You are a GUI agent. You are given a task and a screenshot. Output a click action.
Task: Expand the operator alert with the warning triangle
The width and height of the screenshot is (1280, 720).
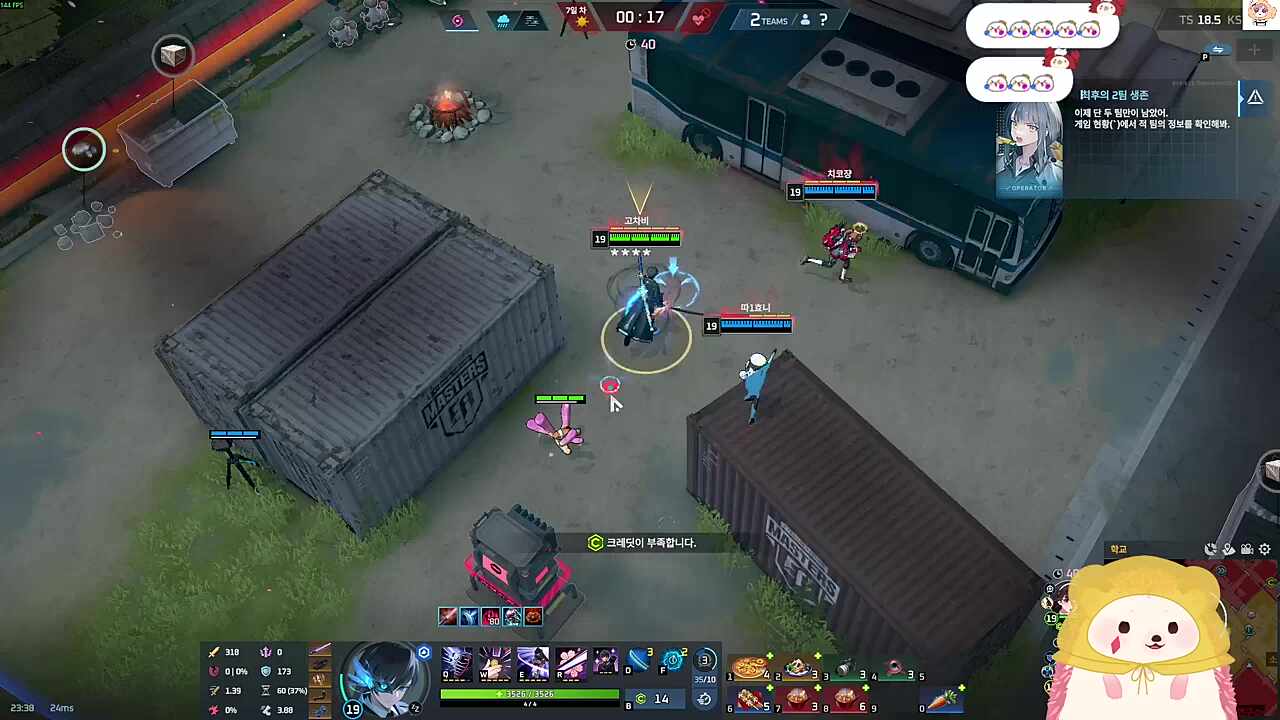pos(1255,96)
